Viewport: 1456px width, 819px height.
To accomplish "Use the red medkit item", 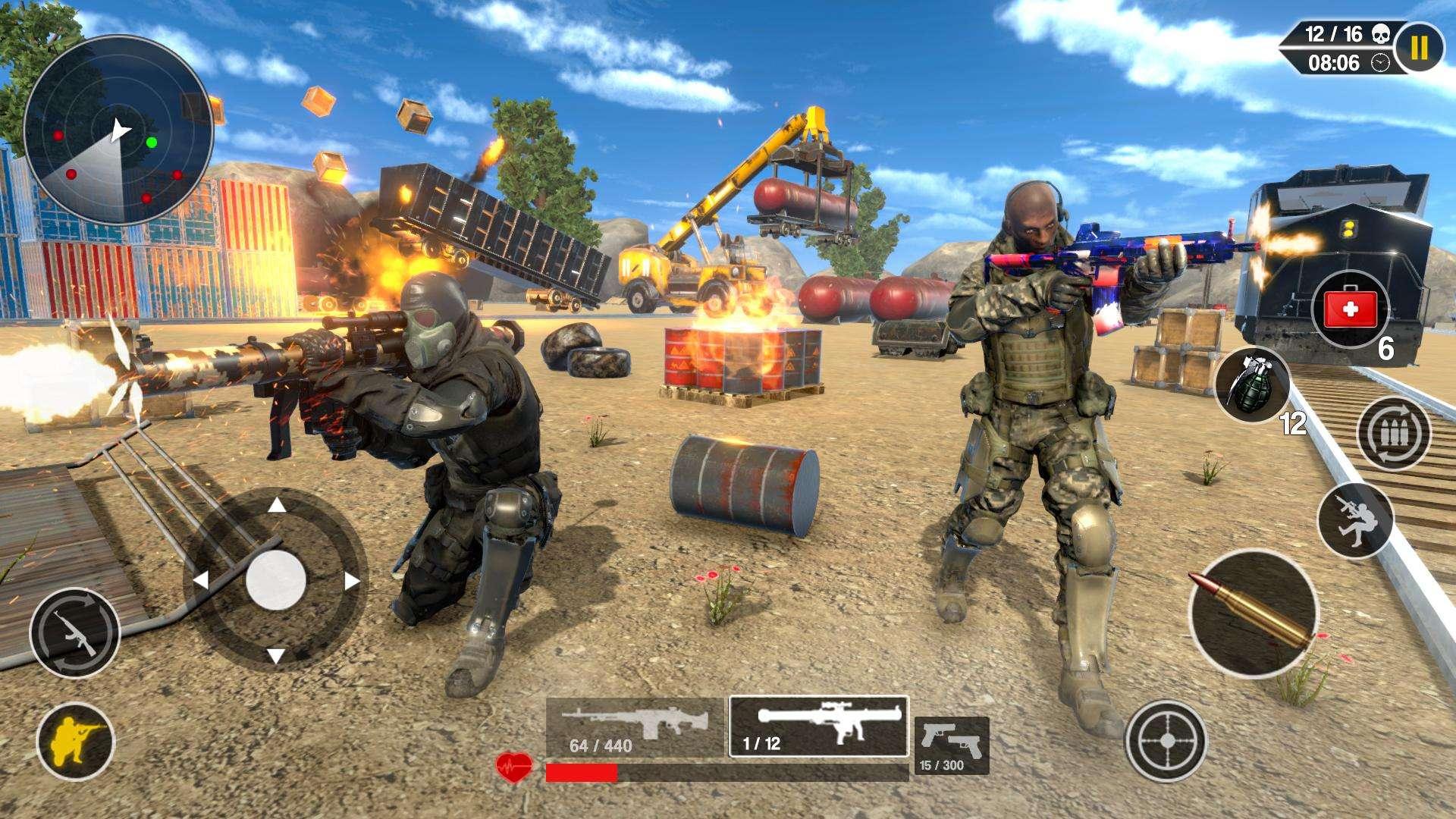I will pyautogui.click(x=1350, y=310).
